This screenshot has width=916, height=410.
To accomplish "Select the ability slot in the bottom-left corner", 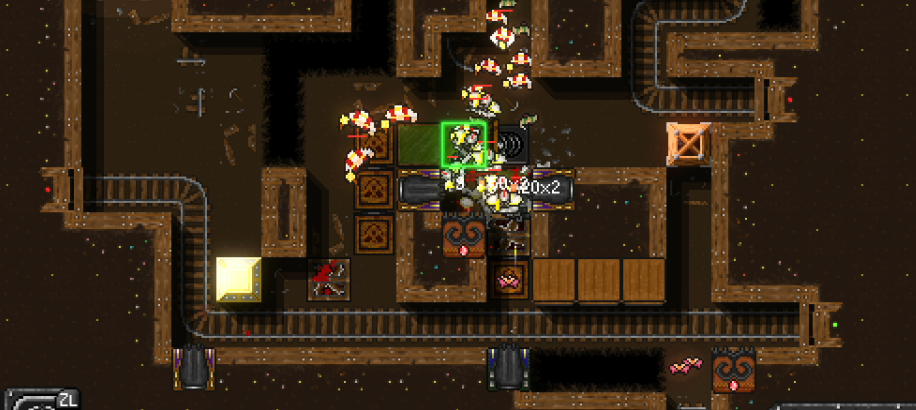I will click(38, 400).
